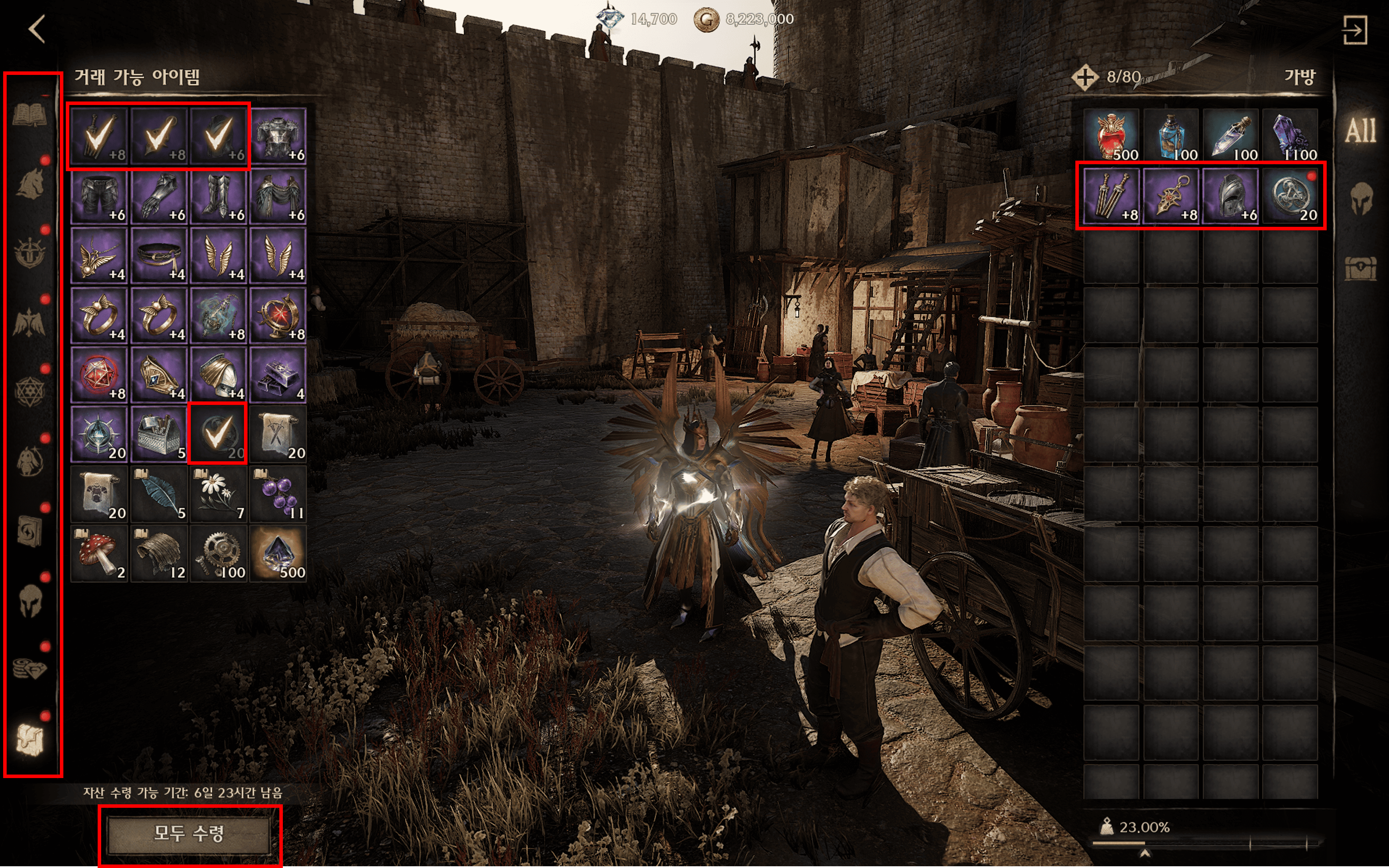Open the book icon in sidebar

[x=30, y=115]
